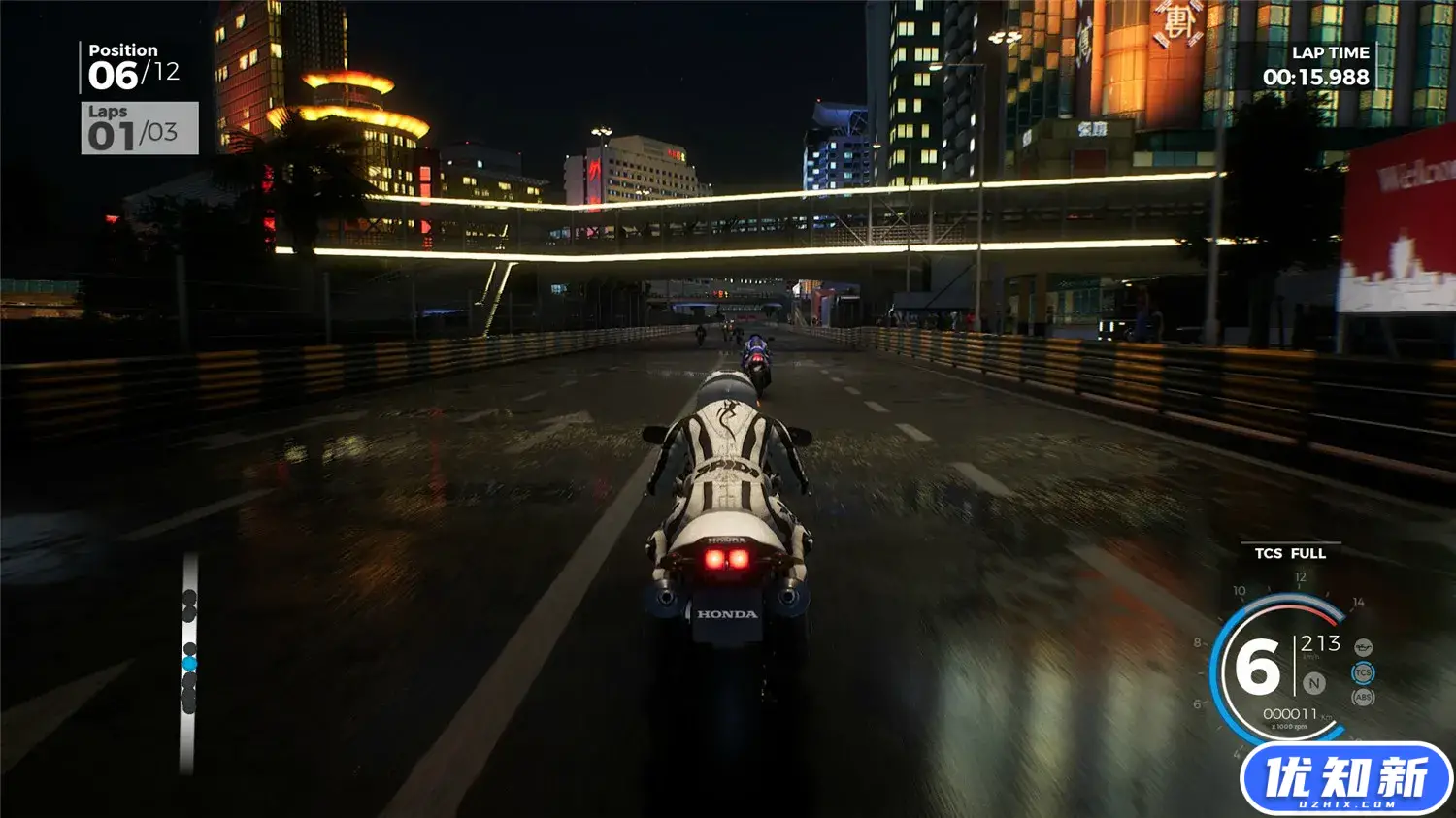Click the engine oil warning icon

[1363, 647]
